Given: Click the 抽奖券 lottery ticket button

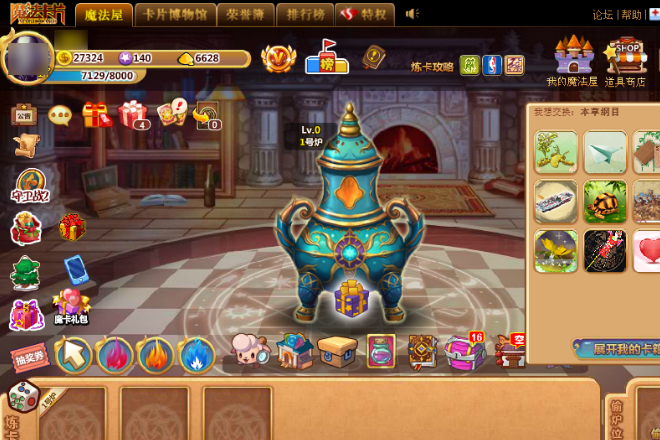Looking at the screenshot, I should point(29,357).
